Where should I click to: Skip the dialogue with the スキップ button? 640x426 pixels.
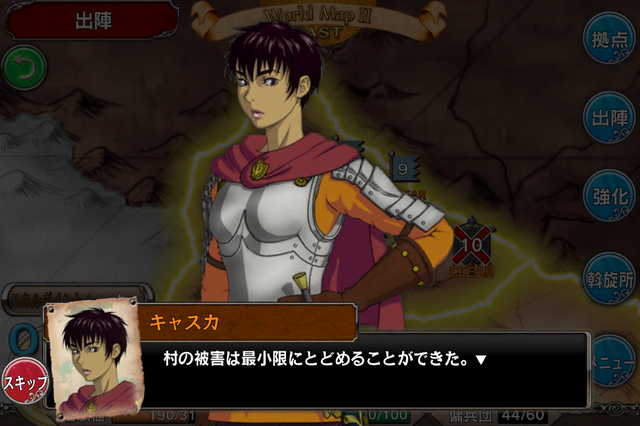(24, 382)
